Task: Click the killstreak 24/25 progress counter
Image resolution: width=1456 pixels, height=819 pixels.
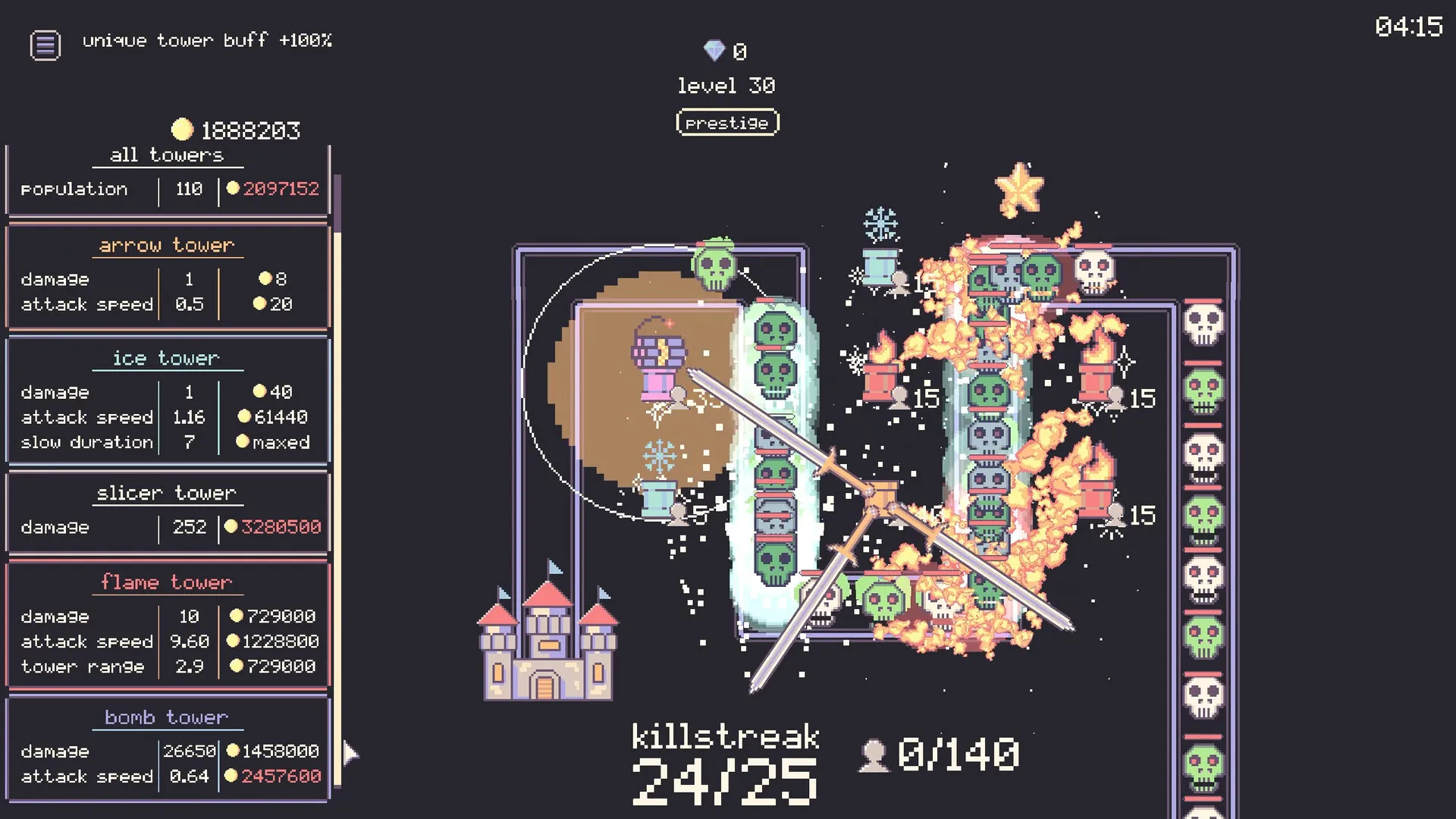Action: pos(726,766)
